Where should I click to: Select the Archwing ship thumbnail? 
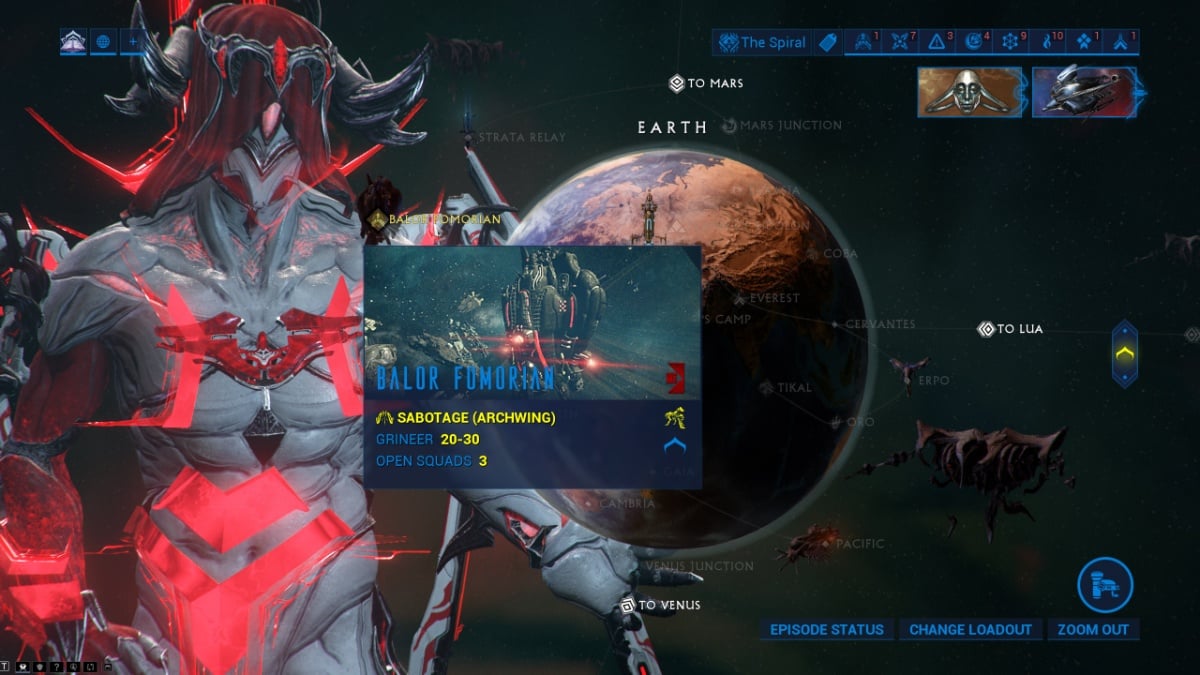click(1084, 92)
